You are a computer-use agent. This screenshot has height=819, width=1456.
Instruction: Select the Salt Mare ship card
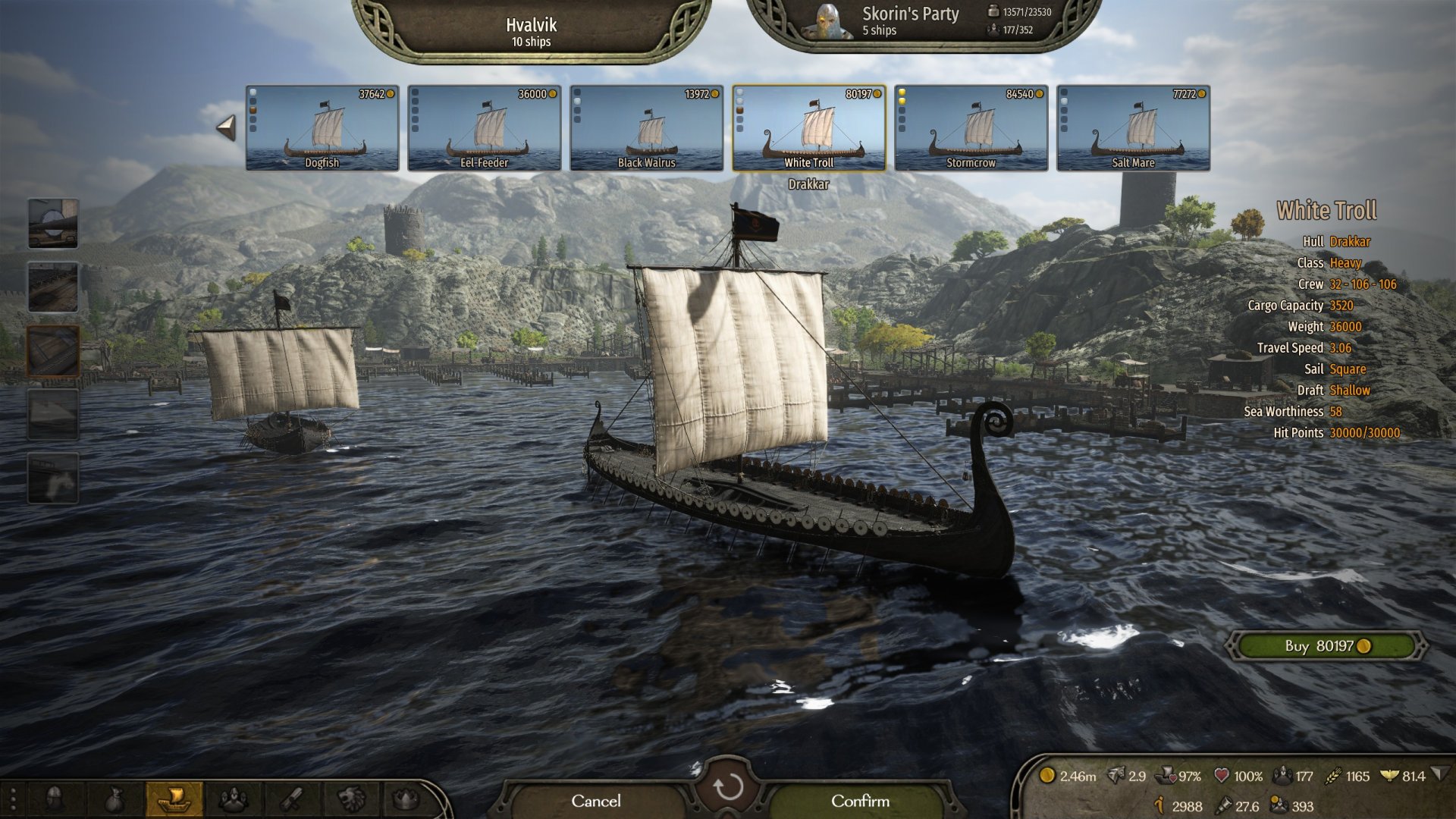coord(1133,127)
